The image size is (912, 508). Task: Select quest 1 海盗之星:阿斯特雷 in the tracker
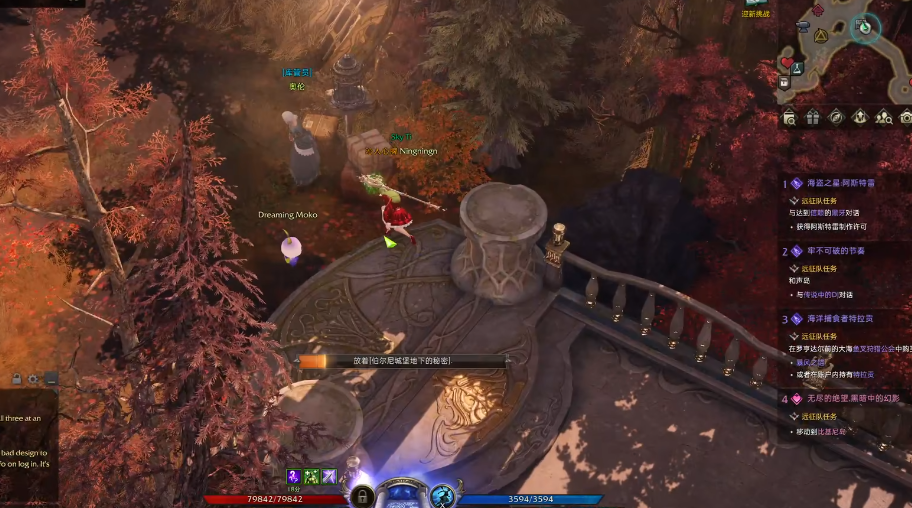(x=840, y=183)
